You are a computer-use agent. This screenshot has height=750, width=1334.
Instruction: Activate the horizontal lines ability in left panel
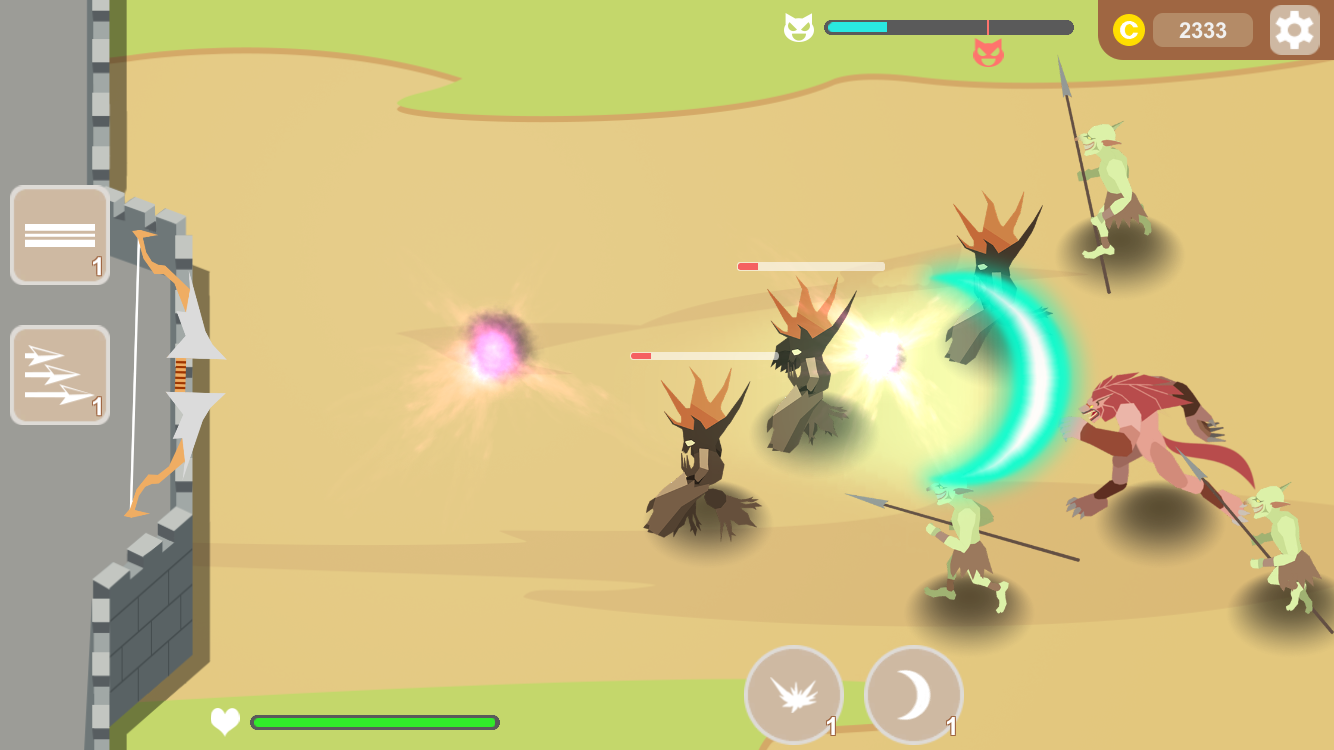coord(59,235)
